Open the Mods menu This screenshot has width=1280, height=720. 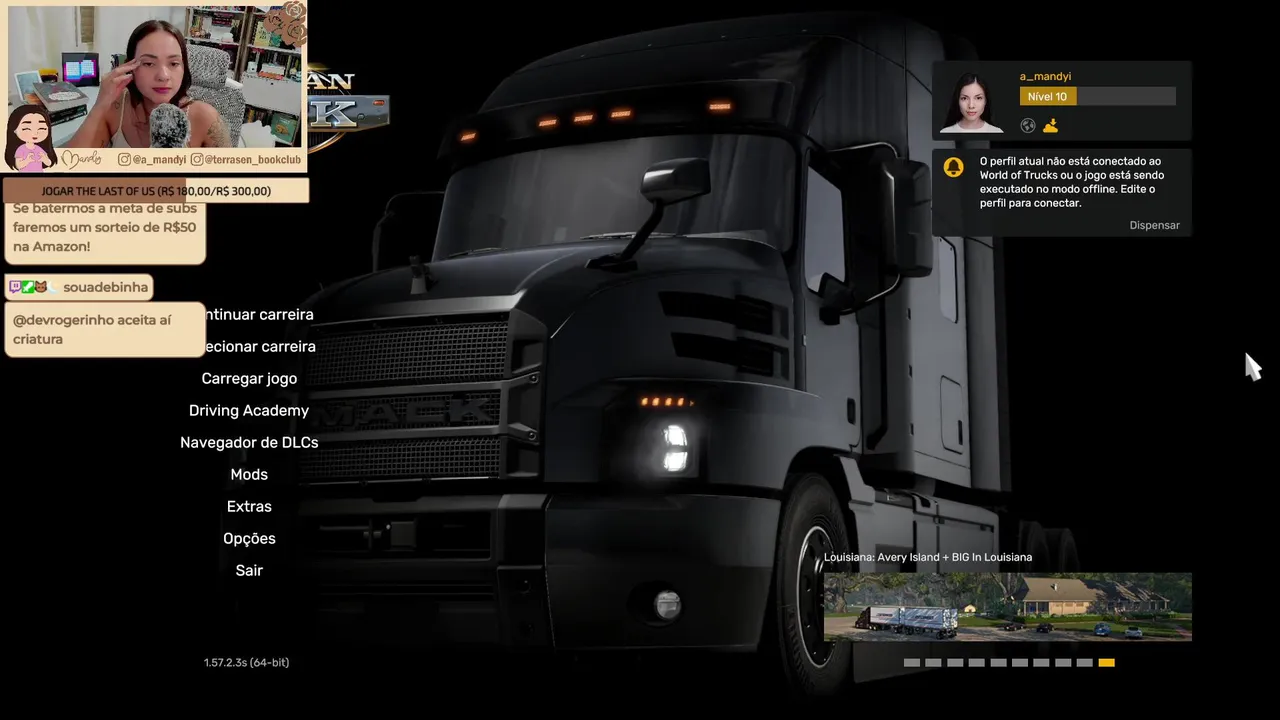249,475
